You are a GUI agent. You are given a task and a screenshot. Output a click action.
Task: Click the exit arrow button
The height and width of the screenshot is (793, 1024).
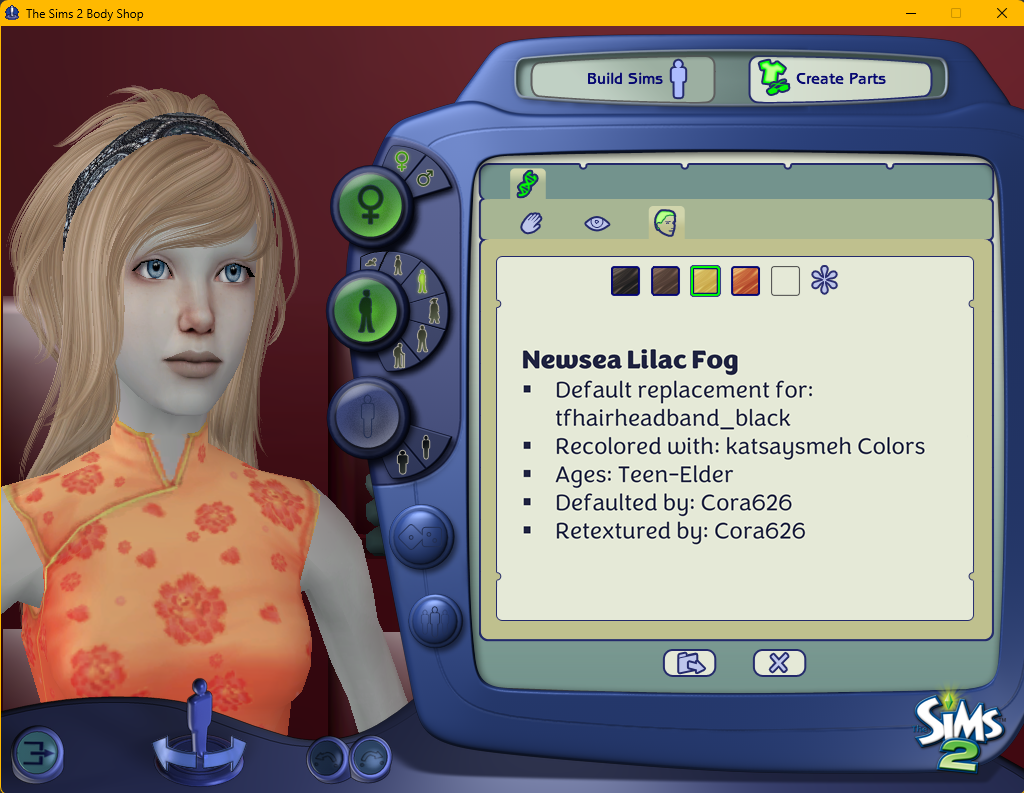click(x=37, y=752)
